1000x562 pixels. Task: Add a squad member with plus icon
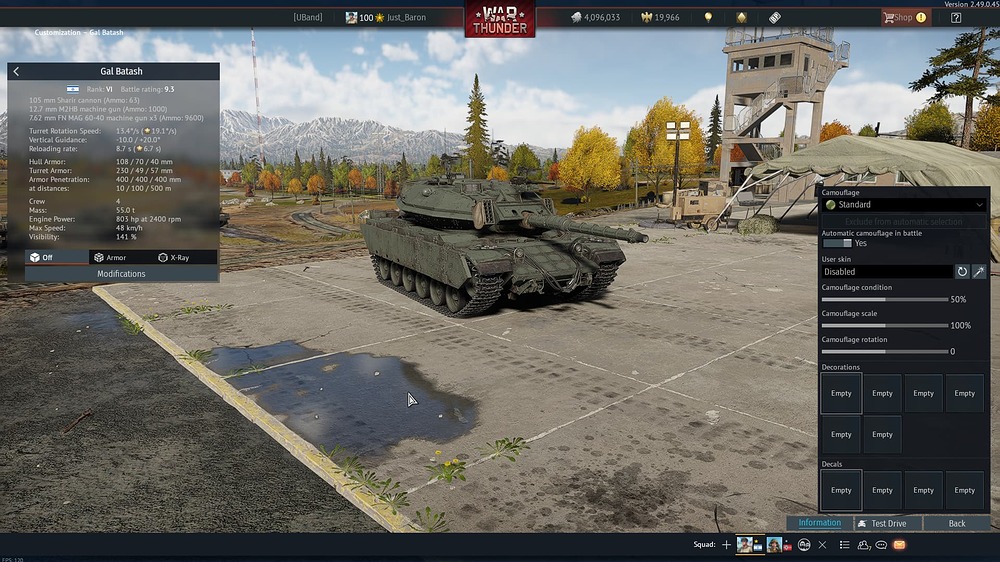726,545
